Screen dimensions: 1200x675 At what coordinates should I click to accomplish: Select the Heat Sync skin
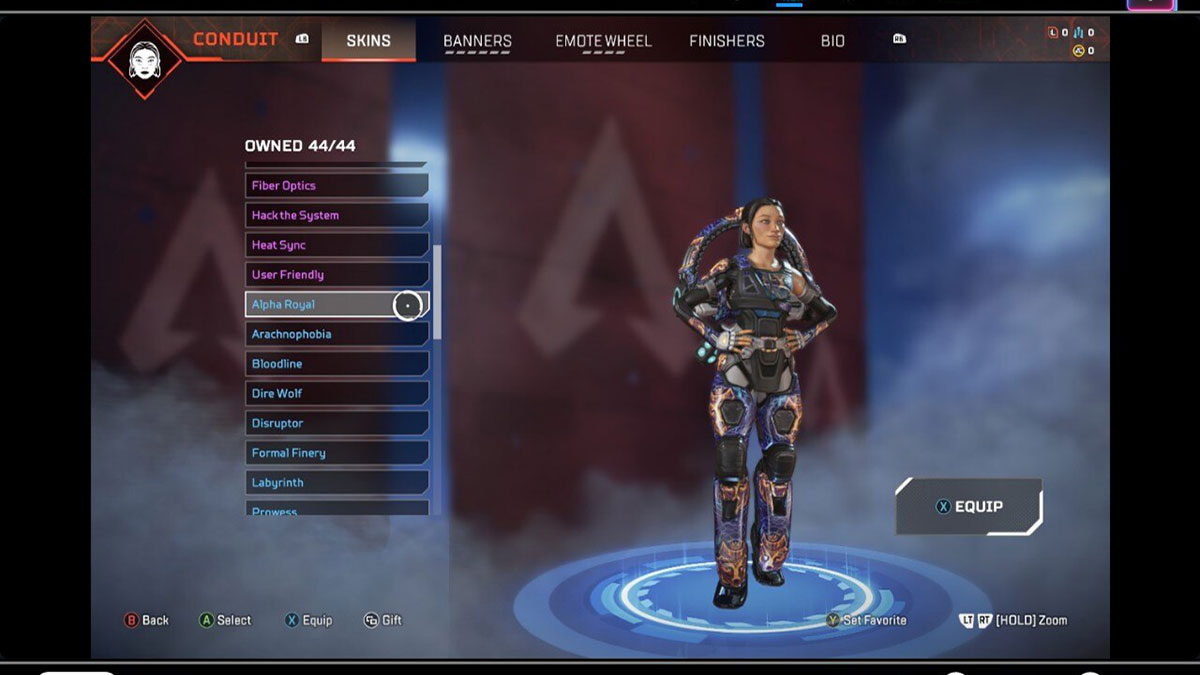(x=336, y=245)
